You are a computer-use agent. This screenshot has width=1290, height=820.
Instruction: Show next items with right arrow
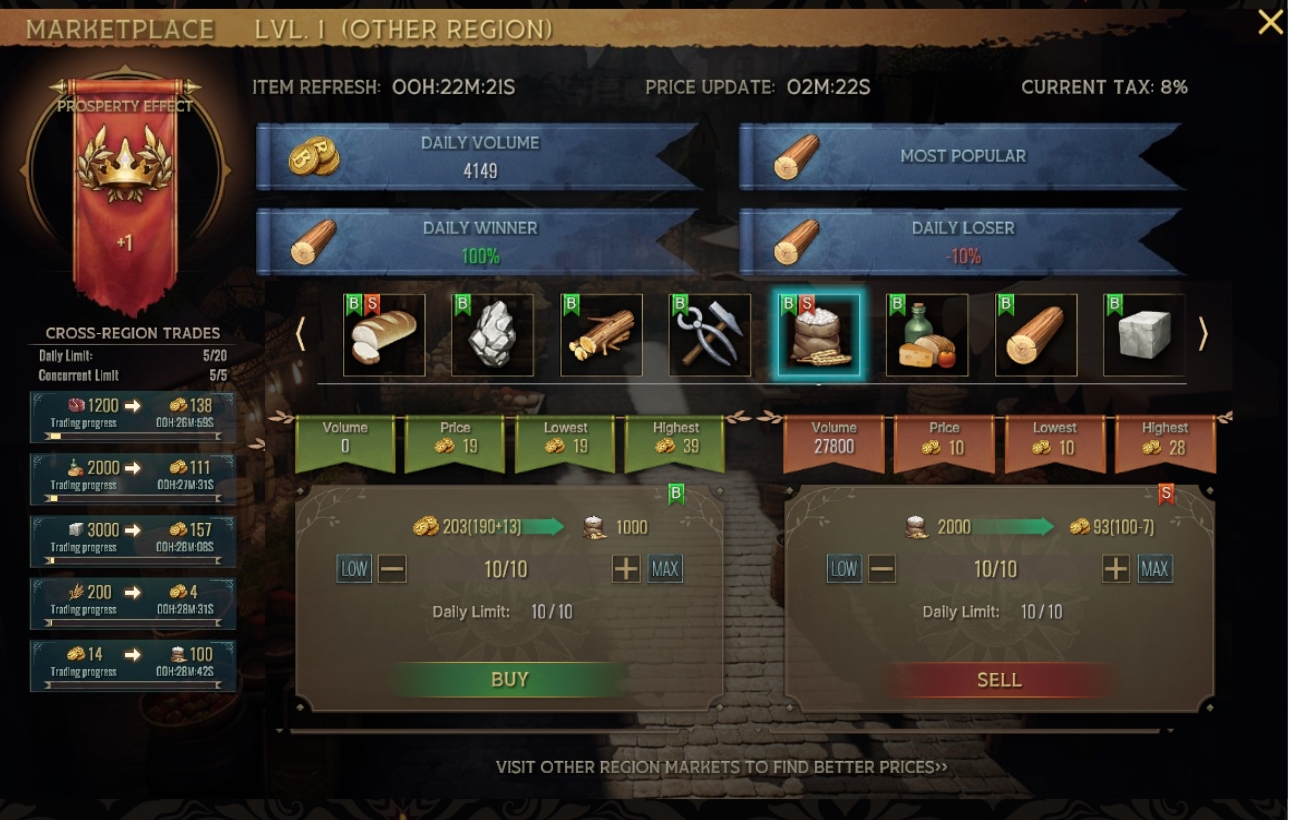(1203, 335)
